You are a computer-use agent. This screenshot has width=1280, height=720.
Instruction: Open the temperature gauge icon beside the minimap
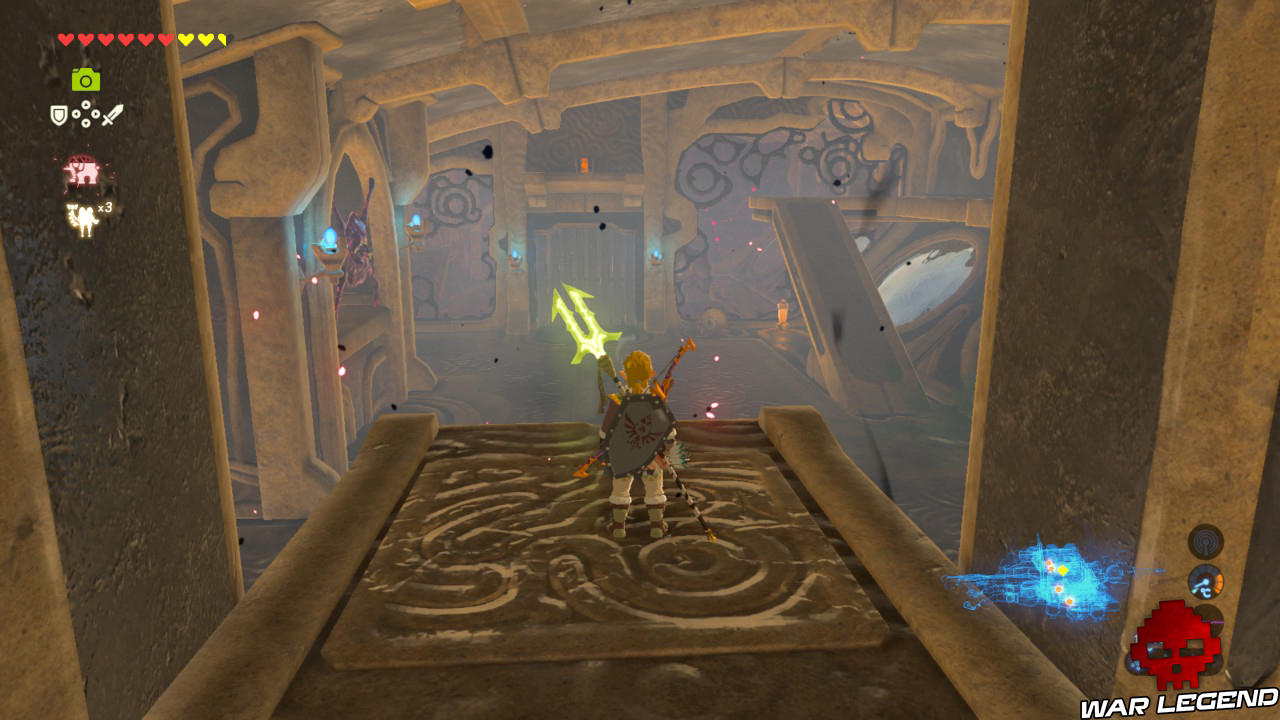click(1206, 581)
